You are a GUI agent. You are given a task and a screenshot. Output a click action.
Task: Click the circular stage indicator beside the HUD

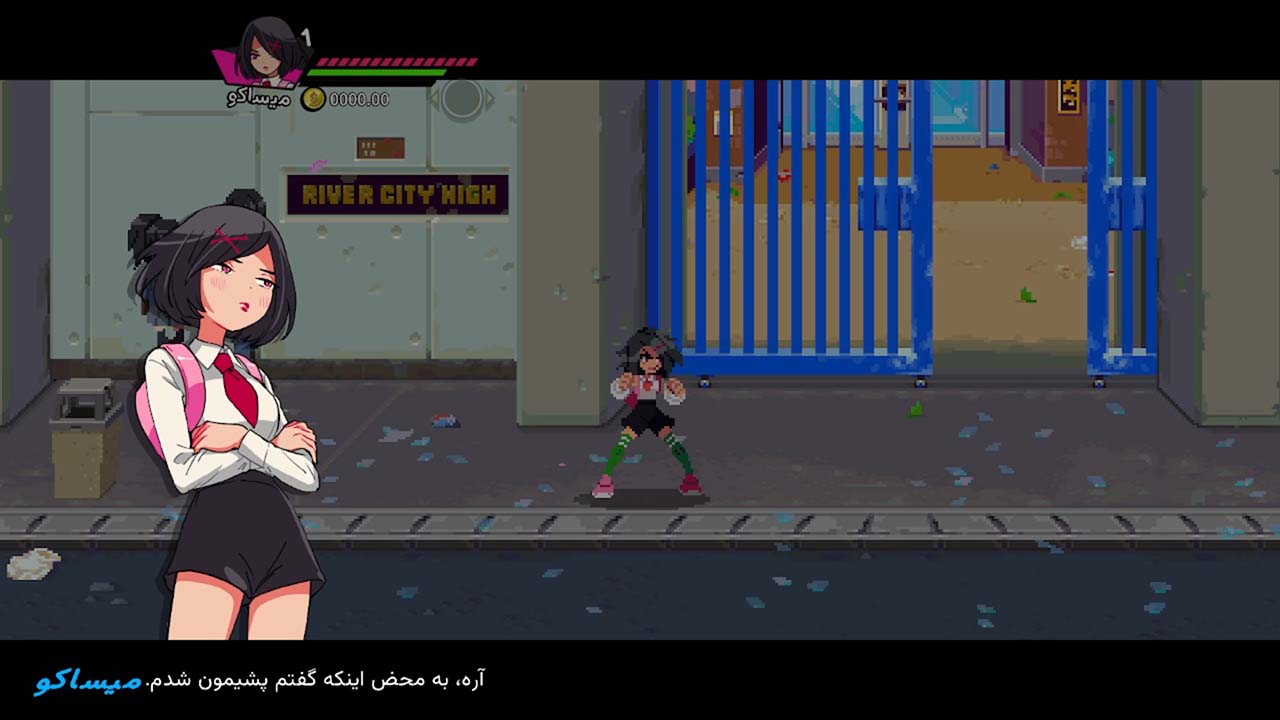click(463, 97)
